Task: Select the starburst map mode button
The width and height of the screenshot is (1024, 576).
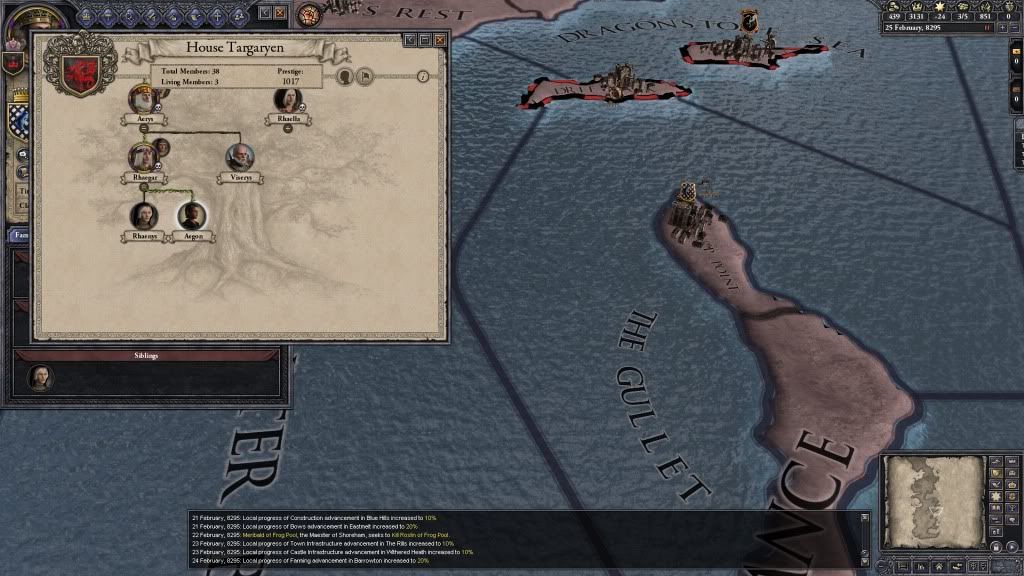Action: click(x=995, y=496)
